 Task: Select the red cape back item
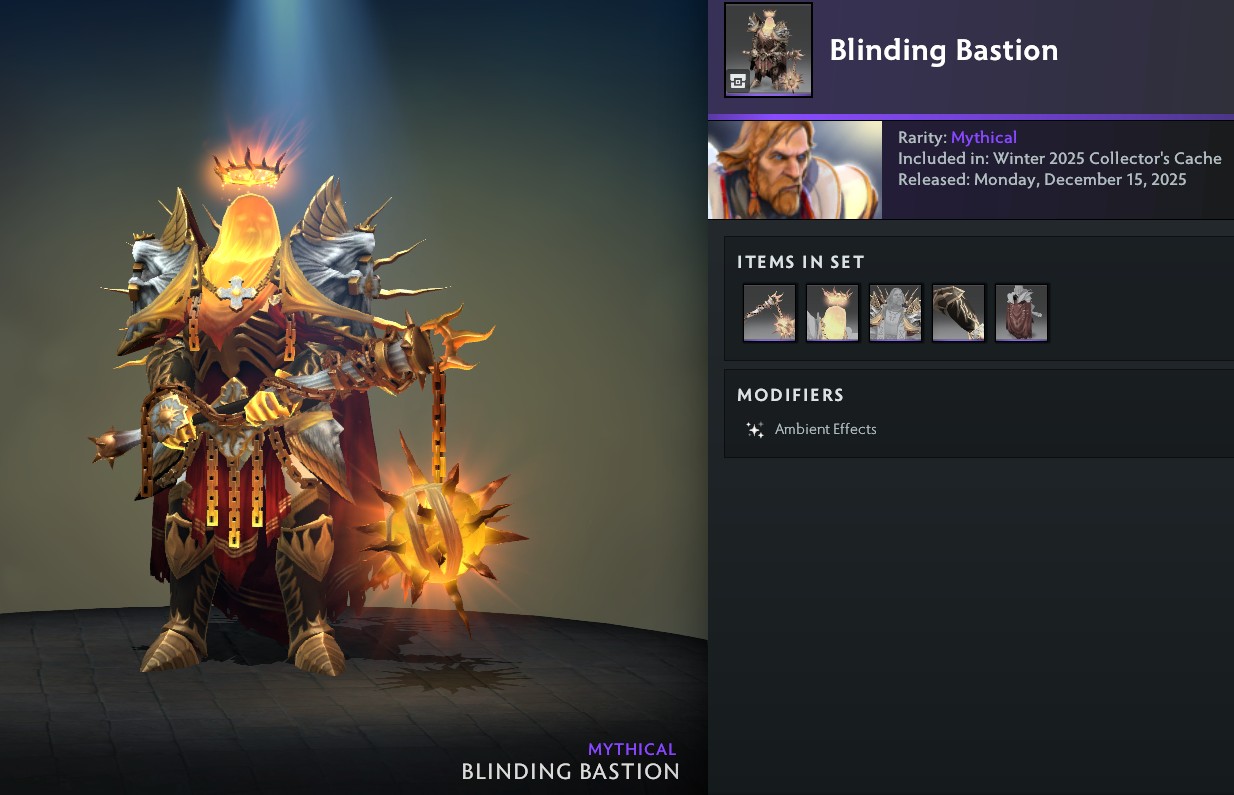[1021, 312]
